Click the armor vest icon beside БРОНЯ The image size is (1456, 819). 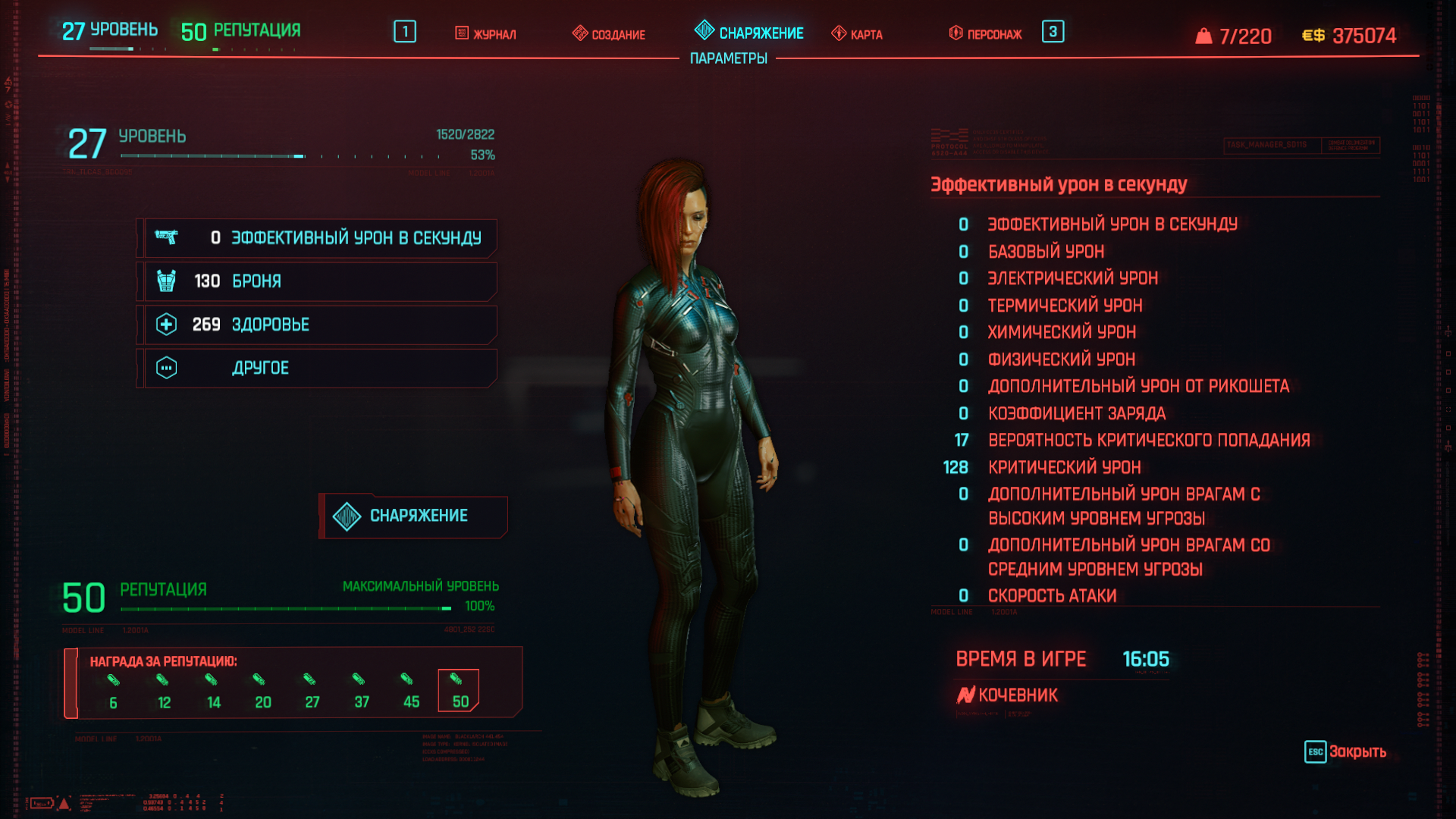coord(168,281)
